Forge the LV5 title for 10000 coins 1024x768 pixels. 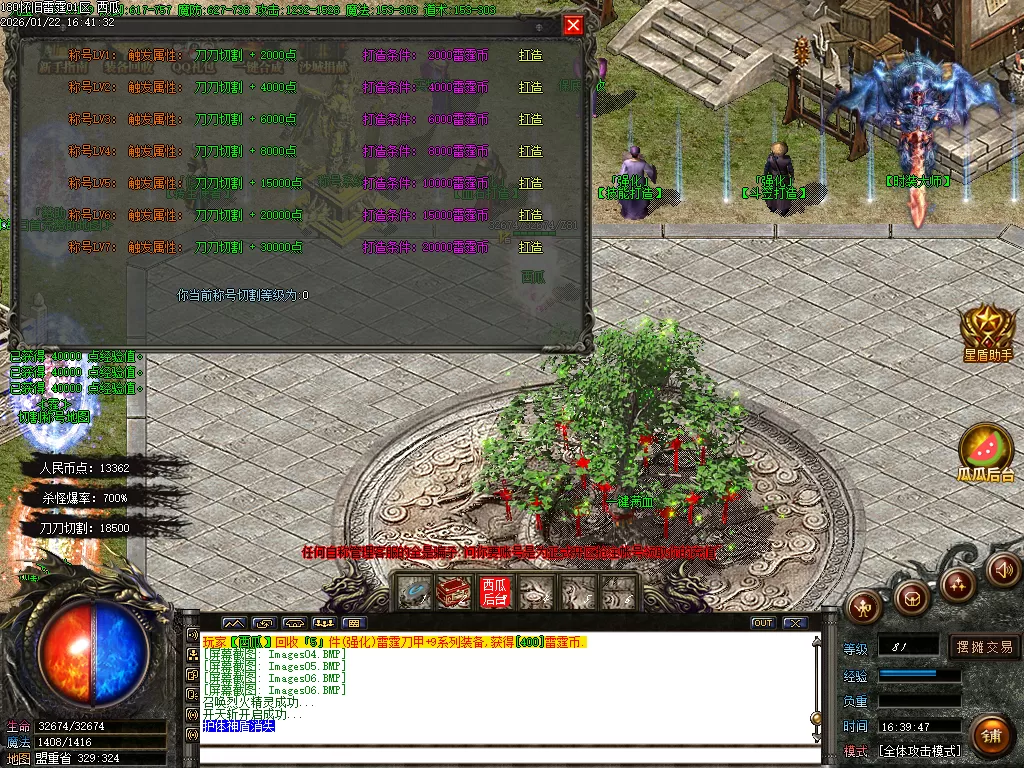click(x=531, y=184)
